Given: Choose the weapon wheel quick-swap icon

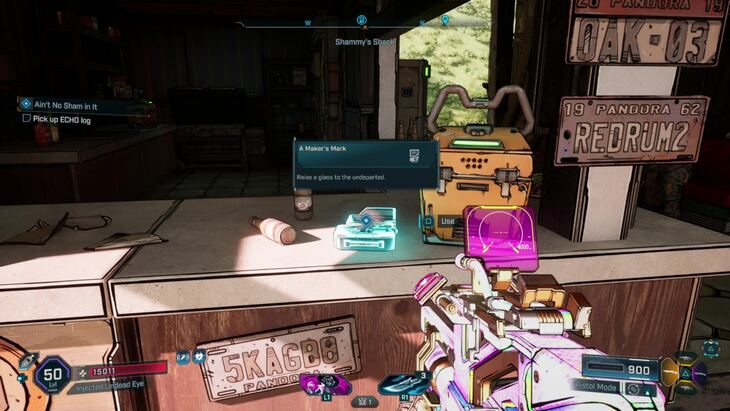Looking at the screenshot, I should click(x=688, y=371).
